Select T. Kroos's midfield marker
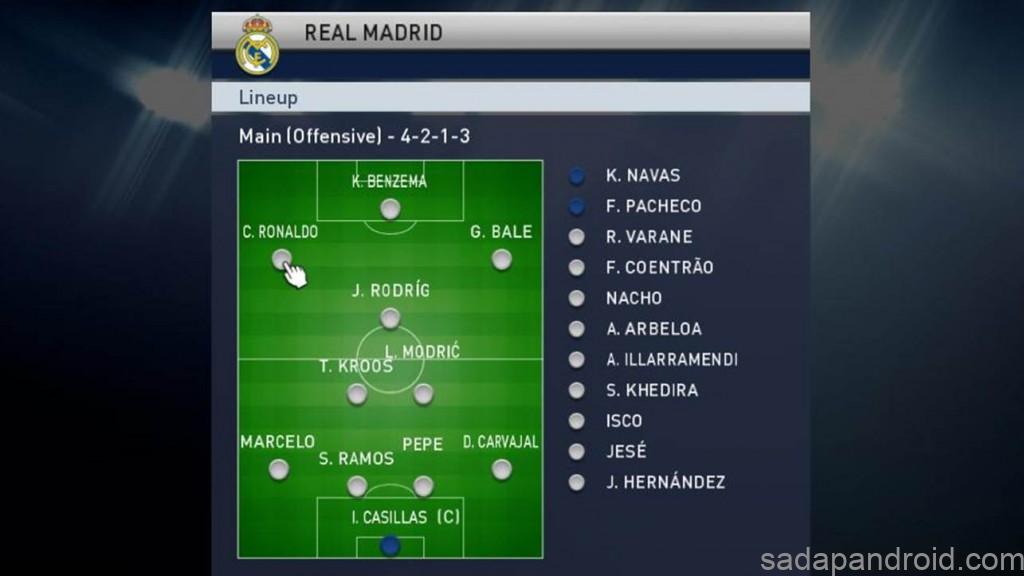 pos(357,394)
